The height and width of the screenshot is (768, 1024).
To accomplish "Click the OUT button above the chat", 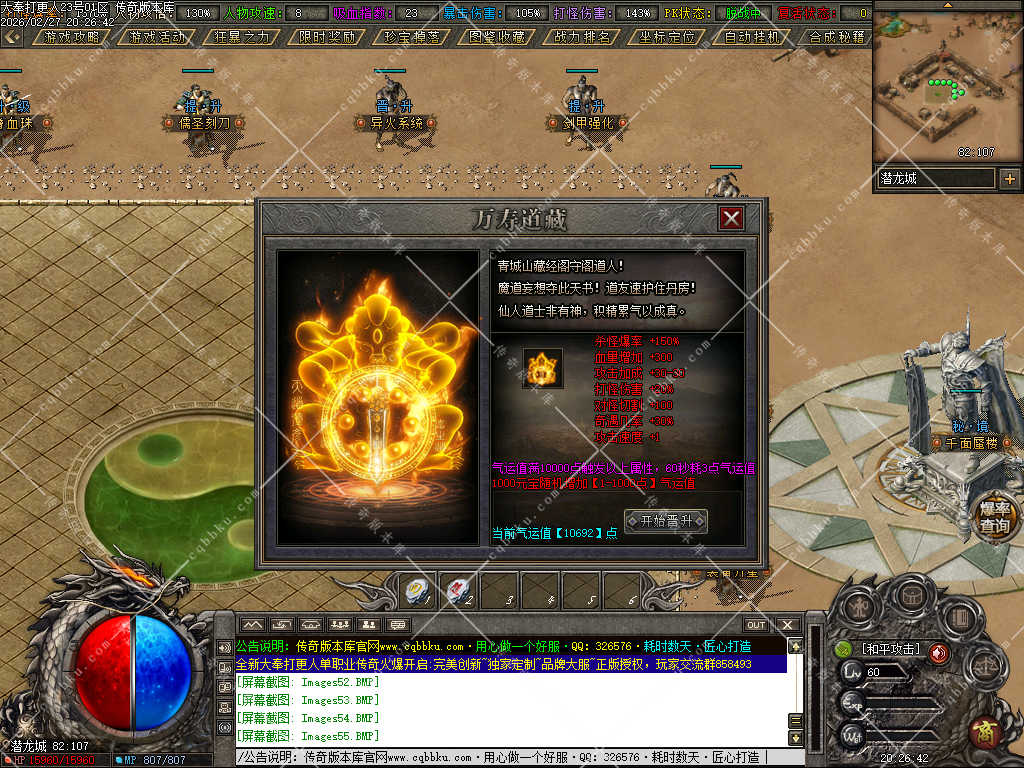I will click(x=756, y=625).
